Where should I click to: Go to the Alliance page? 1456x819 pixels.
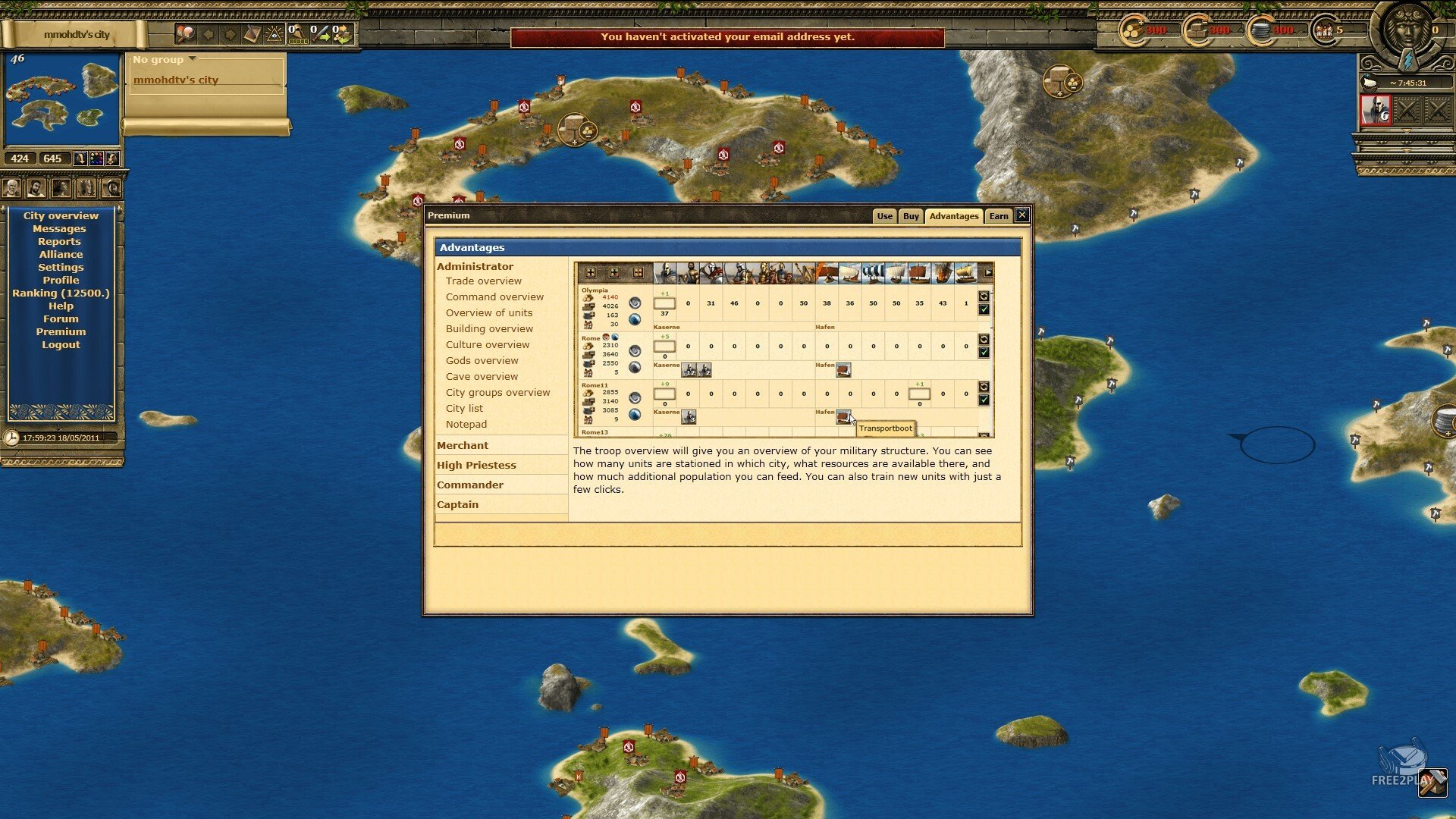61,255
